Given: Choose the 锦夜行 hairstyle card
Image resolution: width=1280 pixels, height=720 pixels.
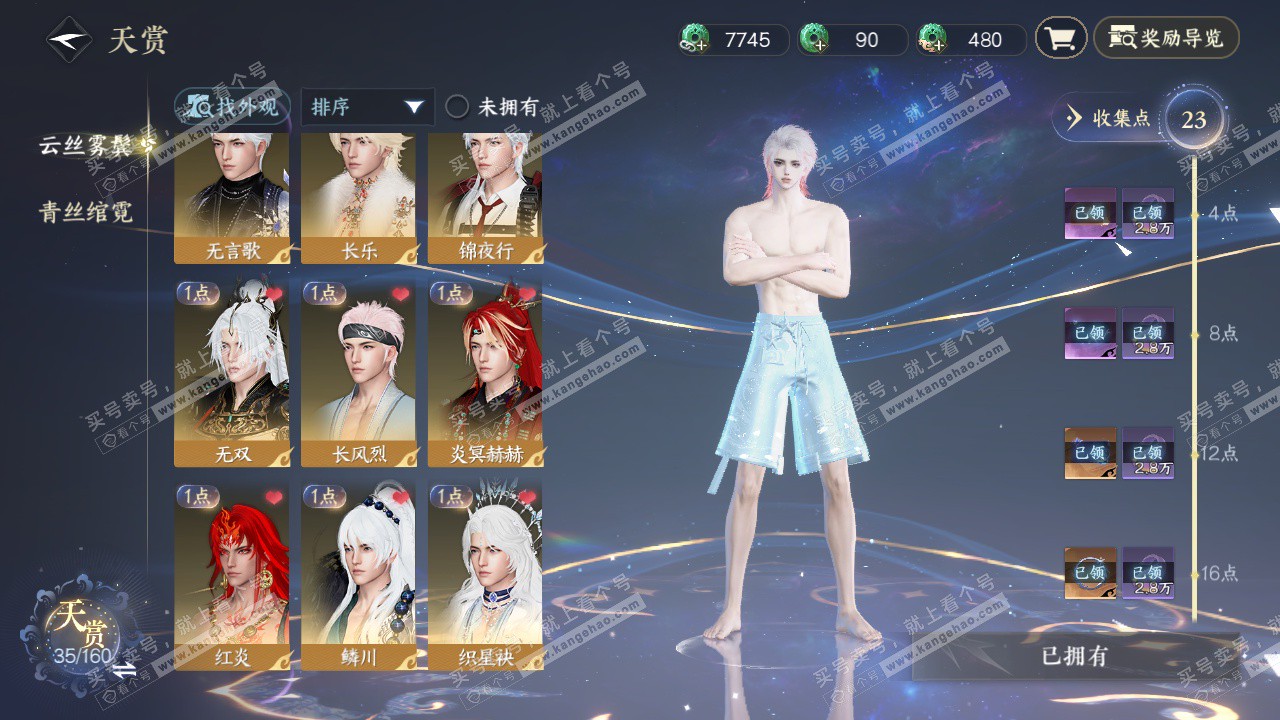Looking at the screenshot, I should click(486, 198).
